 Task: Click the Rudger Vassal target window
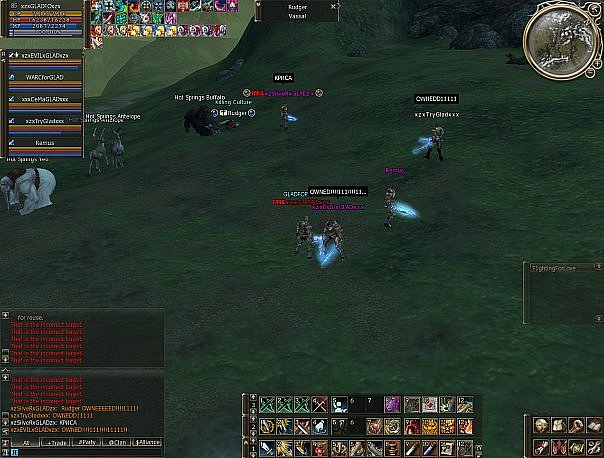click(298, 11)
